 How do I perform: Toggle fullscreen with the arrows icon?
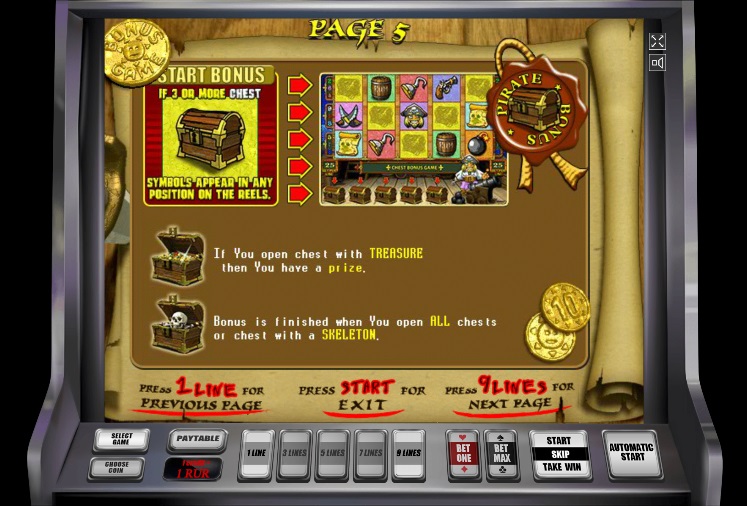point(657,41)
